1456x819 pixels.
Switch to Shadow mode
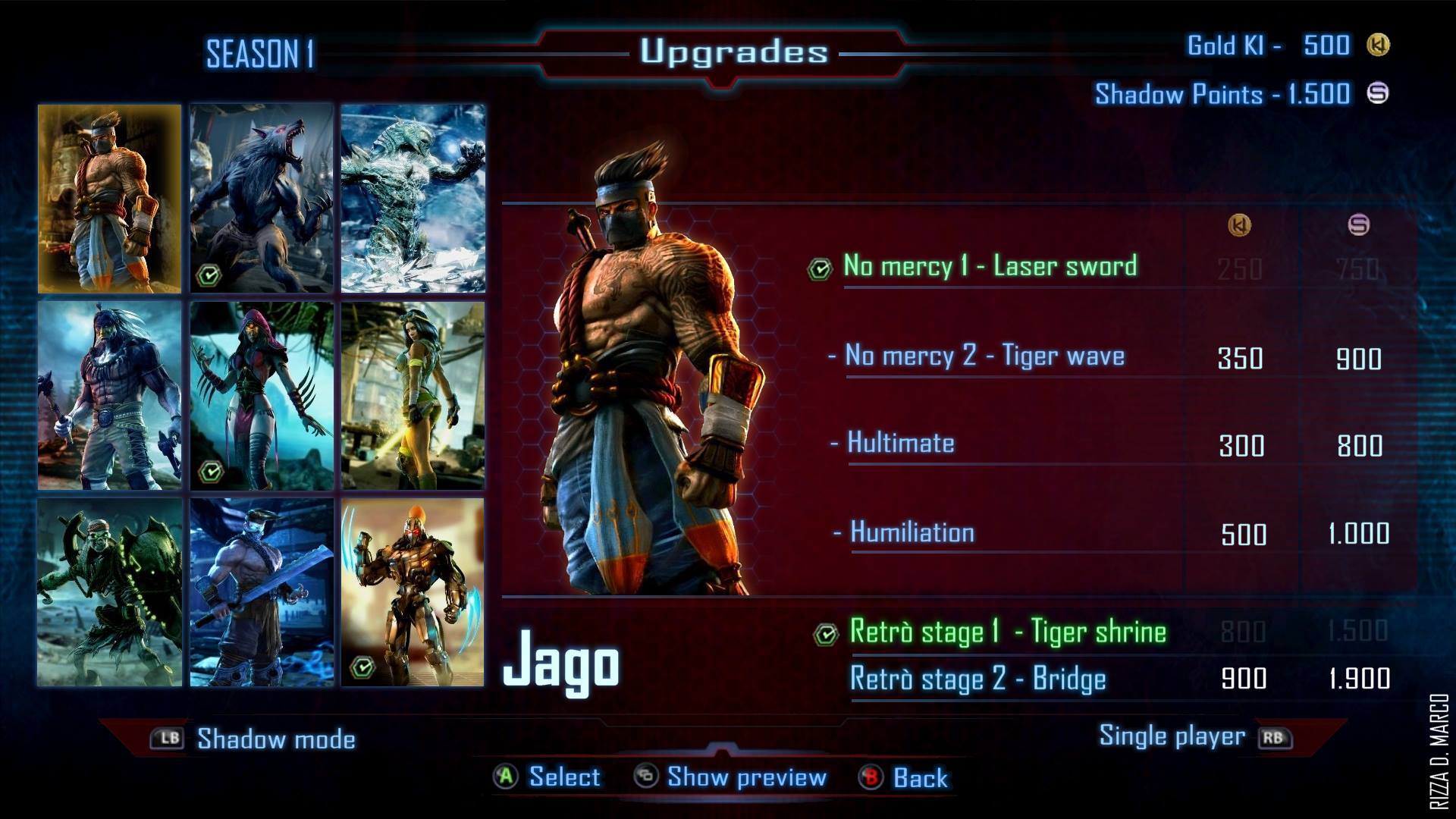pos(275,739)
